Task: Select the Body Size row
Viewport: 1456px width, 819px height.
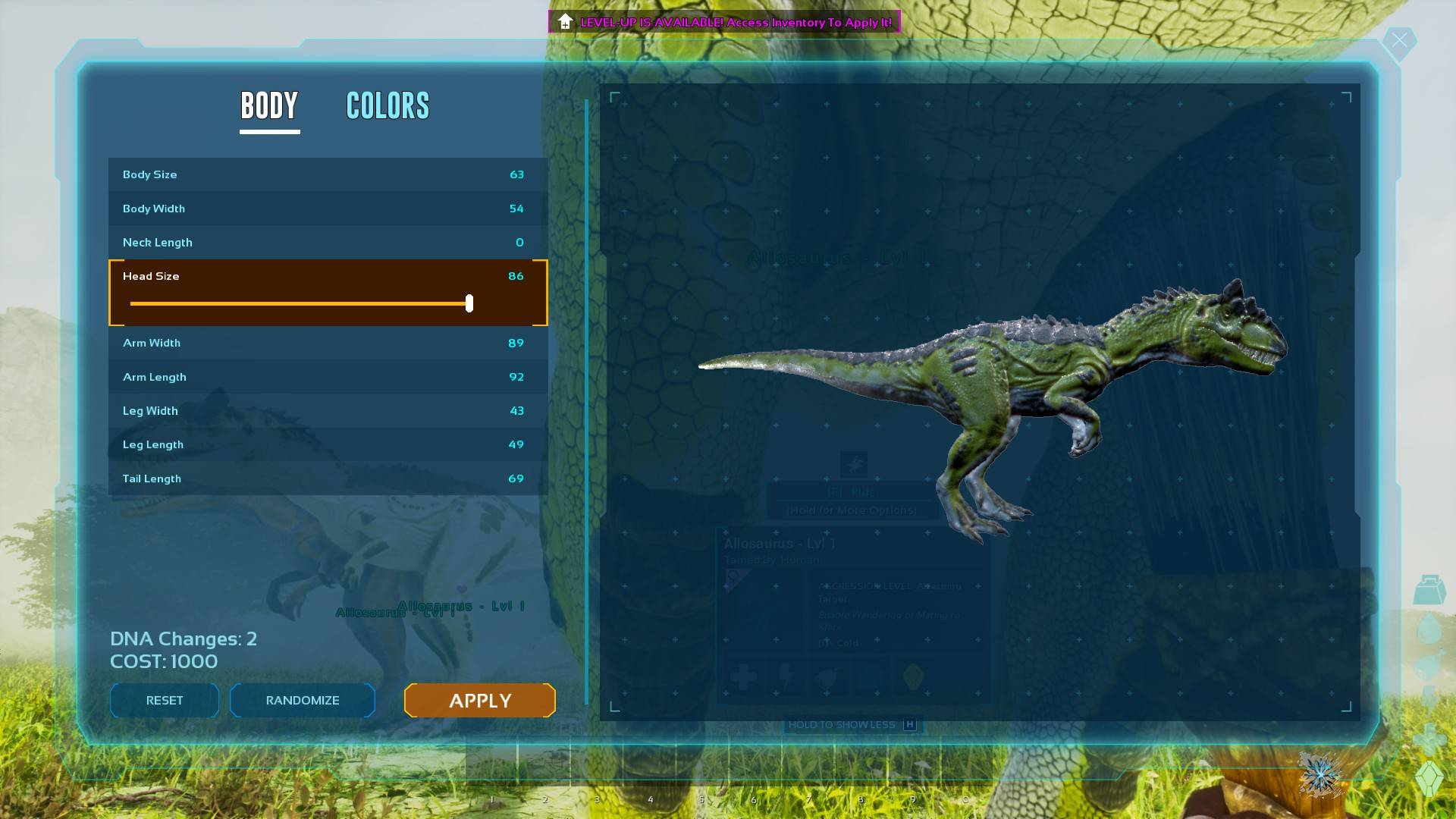Action: (x=328, y=174)
